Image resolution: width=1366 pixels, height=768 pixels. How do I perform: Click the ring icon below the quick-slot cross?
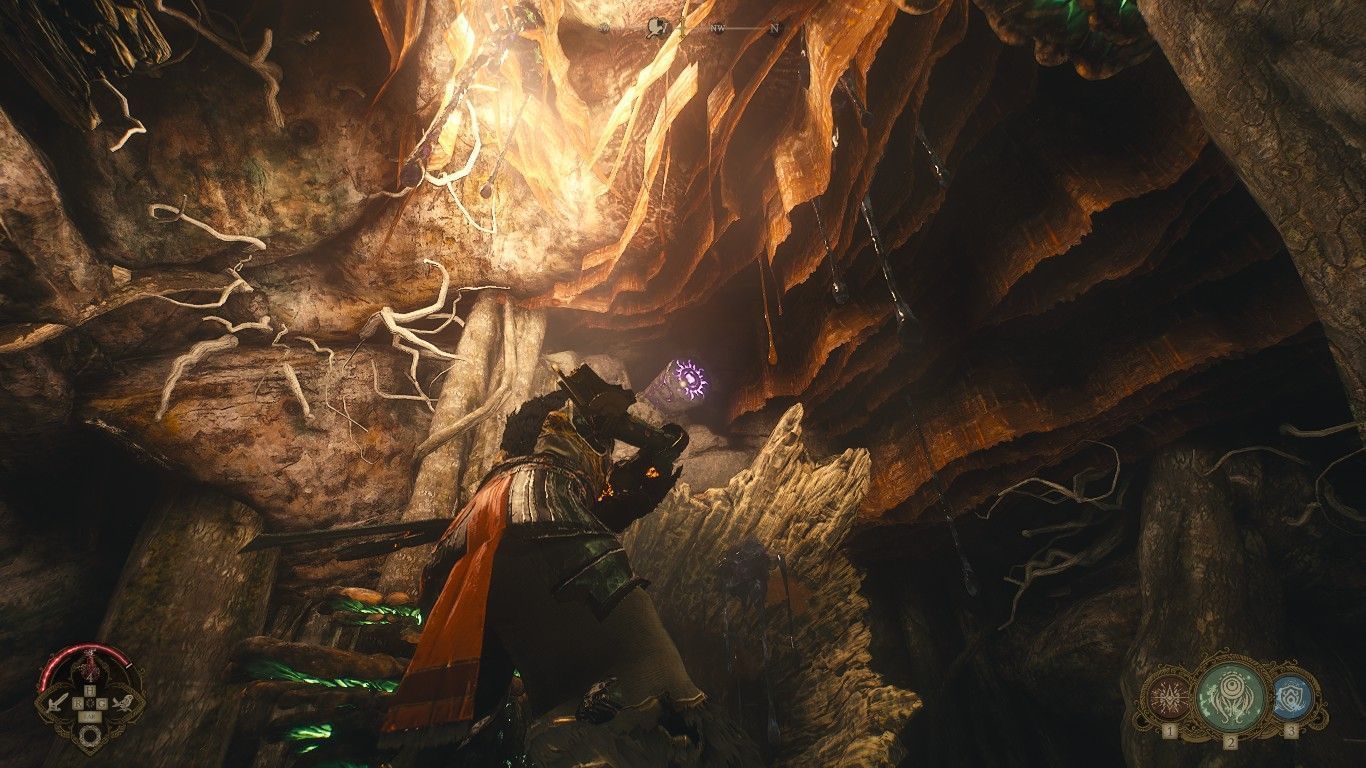[91, 737]
